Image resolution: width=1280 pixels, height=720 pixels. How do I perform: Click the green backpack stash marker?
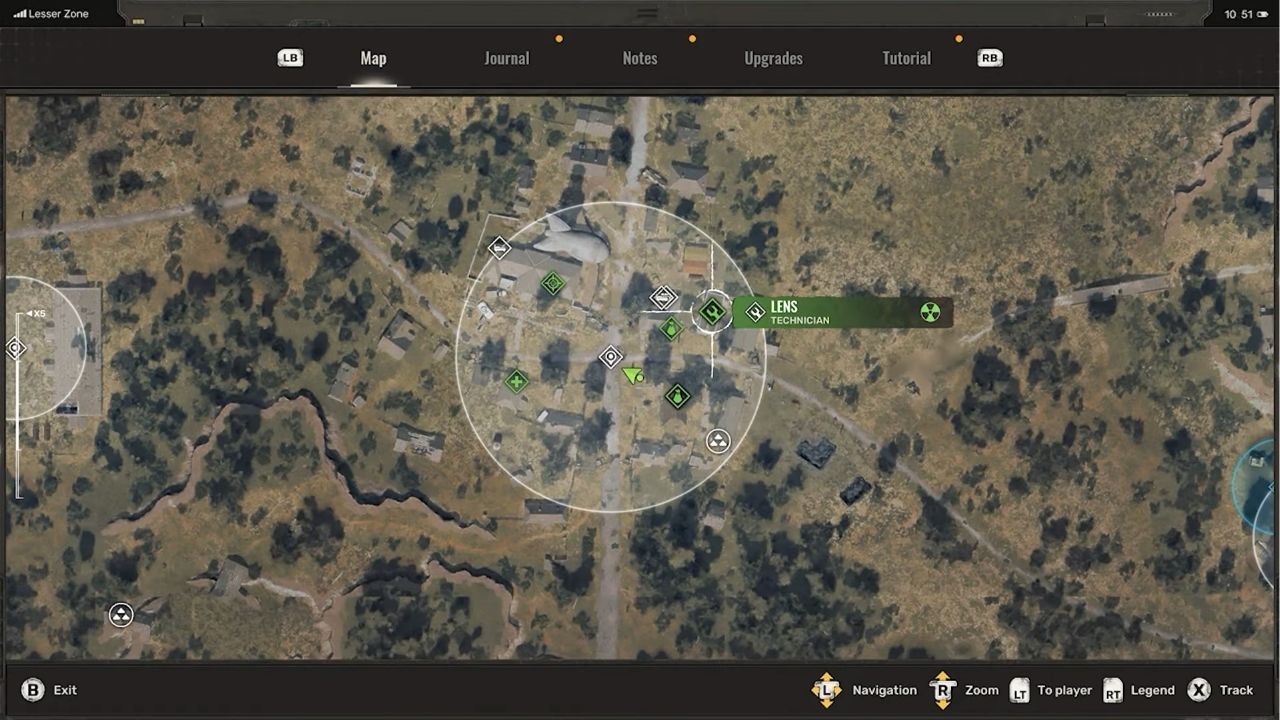tap(670, 329)
